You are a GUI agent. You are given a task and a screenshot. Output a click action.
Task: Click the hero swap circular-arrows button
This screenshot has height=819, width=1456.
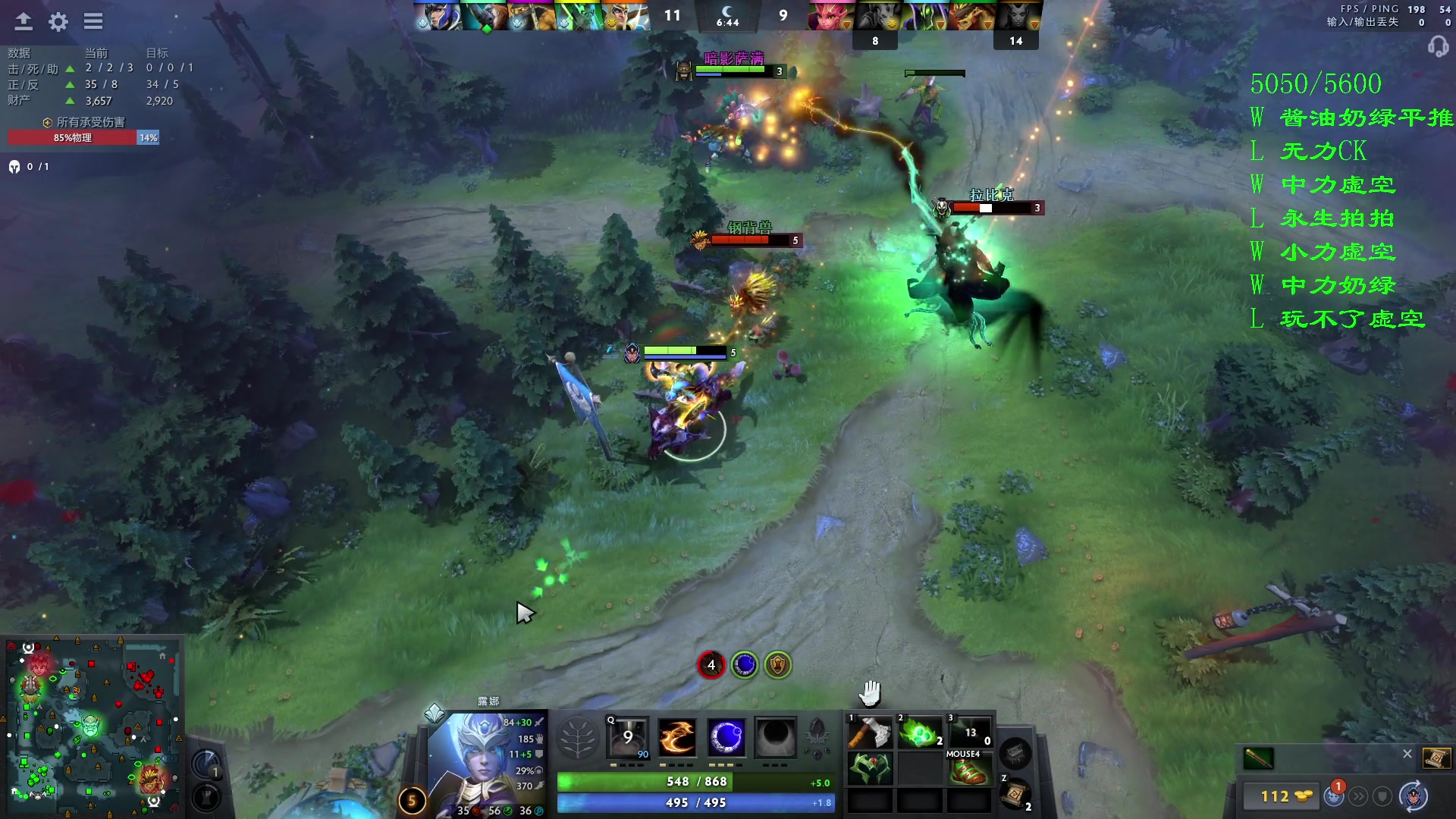tap(1413, 796)
